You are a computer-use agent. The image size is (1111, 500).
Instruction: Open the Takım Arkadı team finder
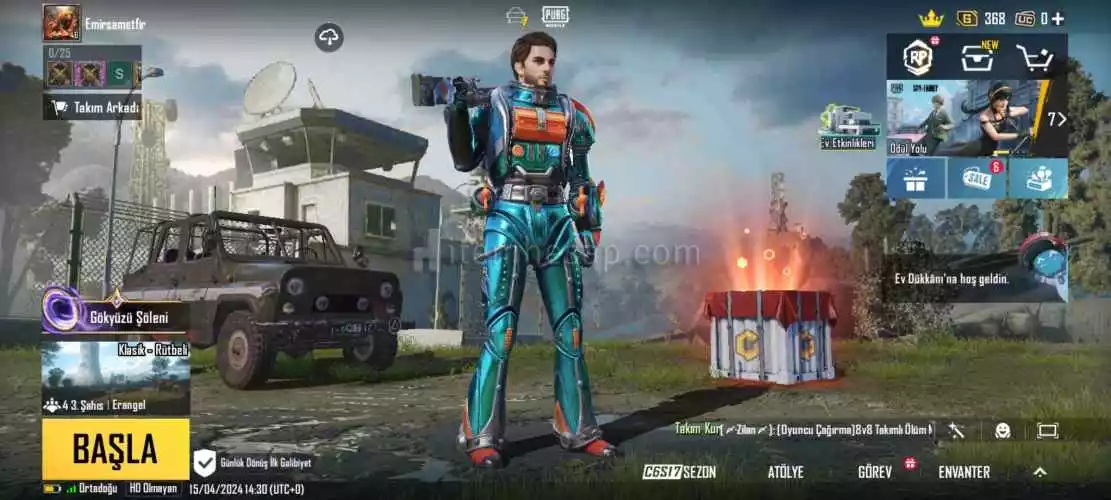(92, 107)
